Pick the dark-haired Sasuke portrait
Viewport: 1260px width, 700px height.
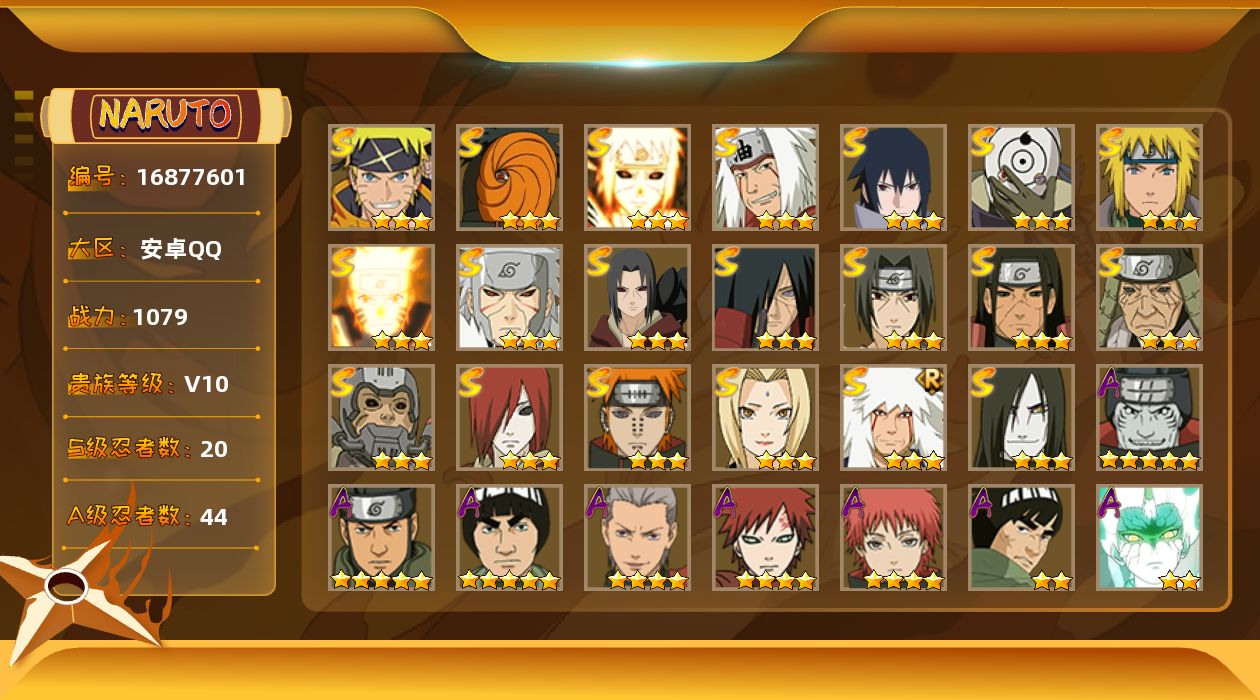(893, 177)
